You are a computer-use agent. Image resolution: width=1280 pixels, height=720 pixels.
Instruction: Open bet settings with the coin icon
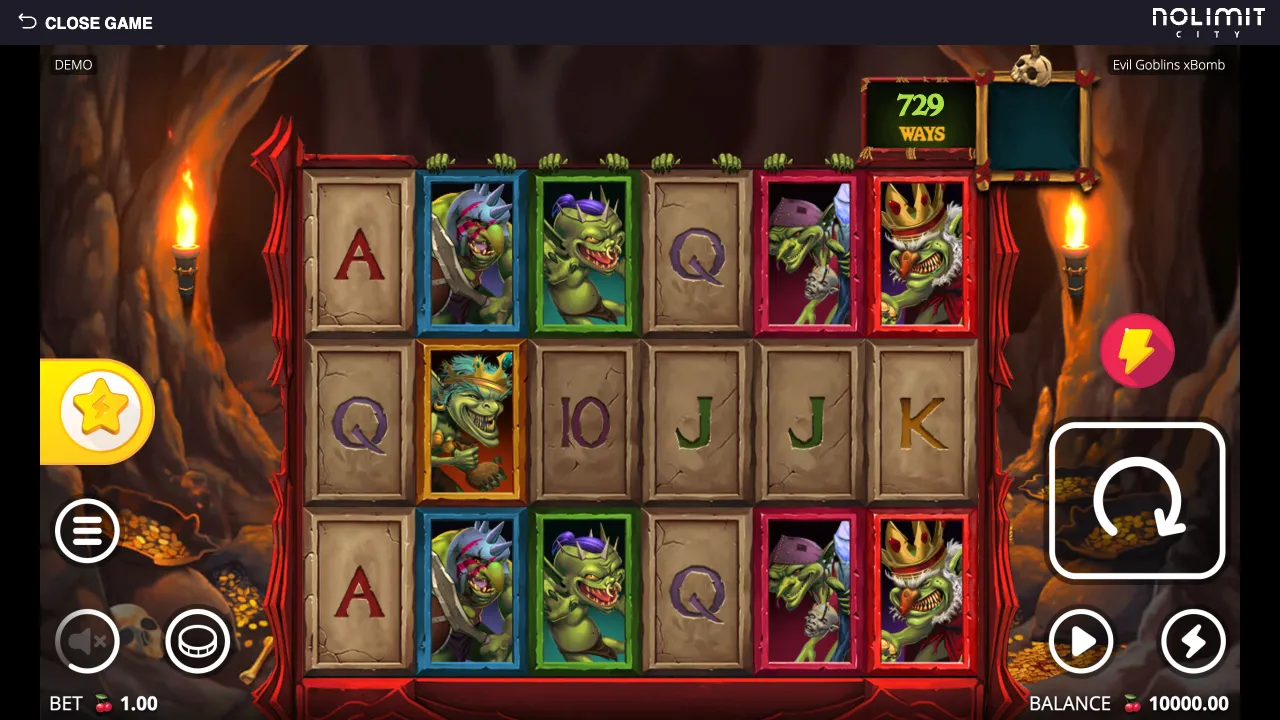197,641
